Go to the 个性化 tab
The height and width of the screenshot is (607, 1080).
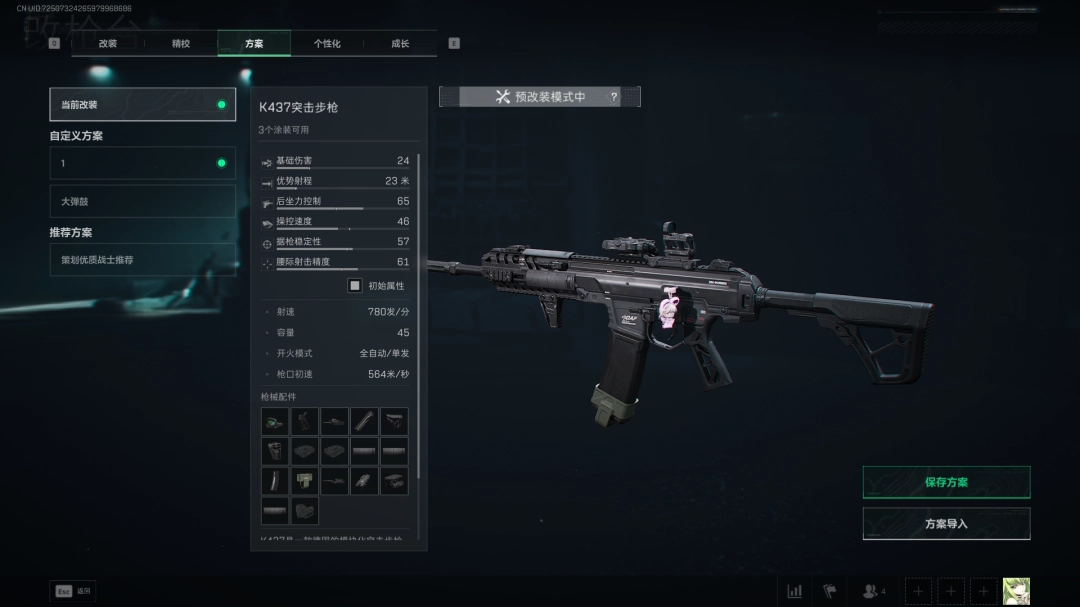tap(327, 44)
